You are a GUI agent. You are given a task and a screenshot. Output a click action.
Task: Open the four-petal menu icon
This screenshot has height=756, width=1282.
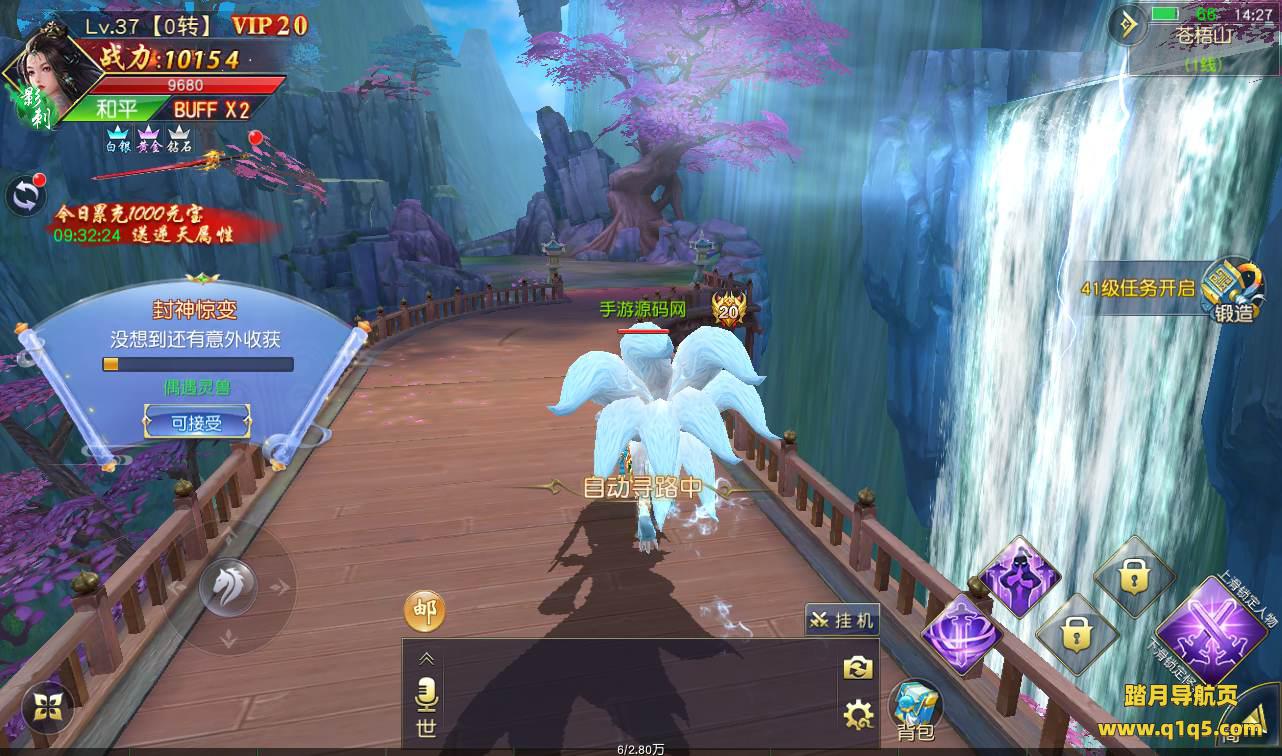(x=47, y=707)
